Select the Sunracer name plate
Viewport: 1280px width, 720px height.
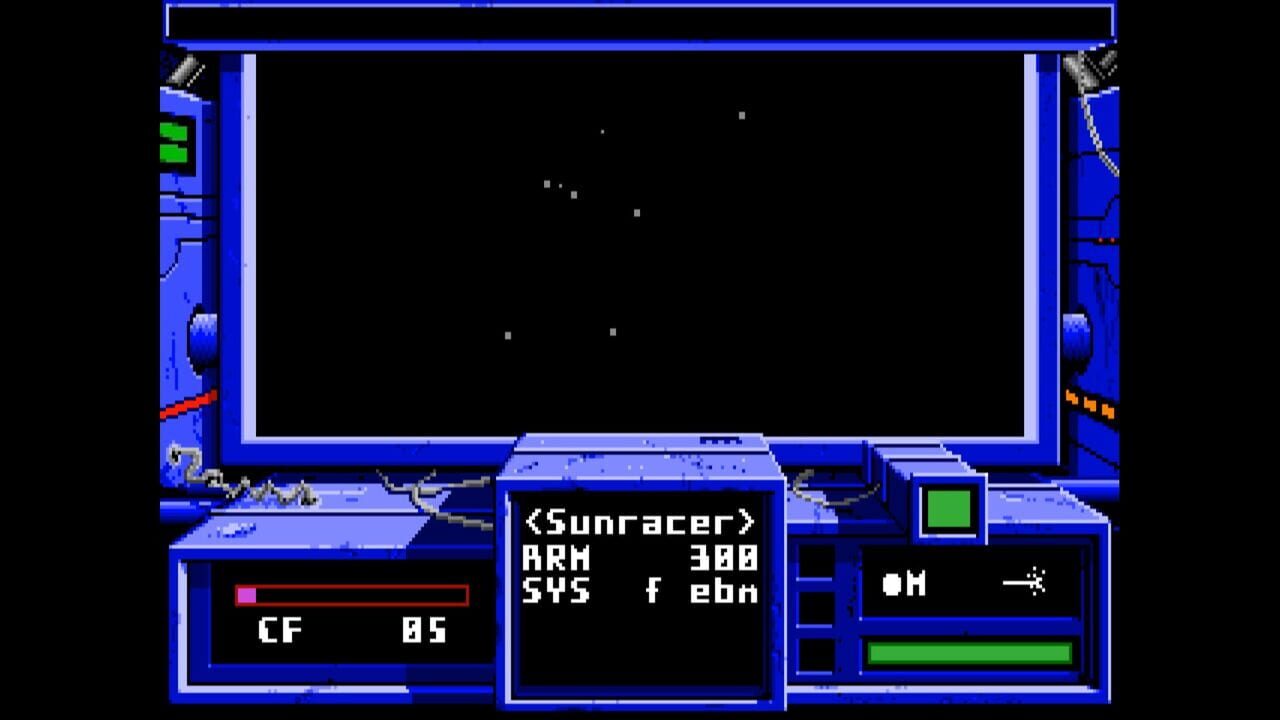[x=640, y=520]
